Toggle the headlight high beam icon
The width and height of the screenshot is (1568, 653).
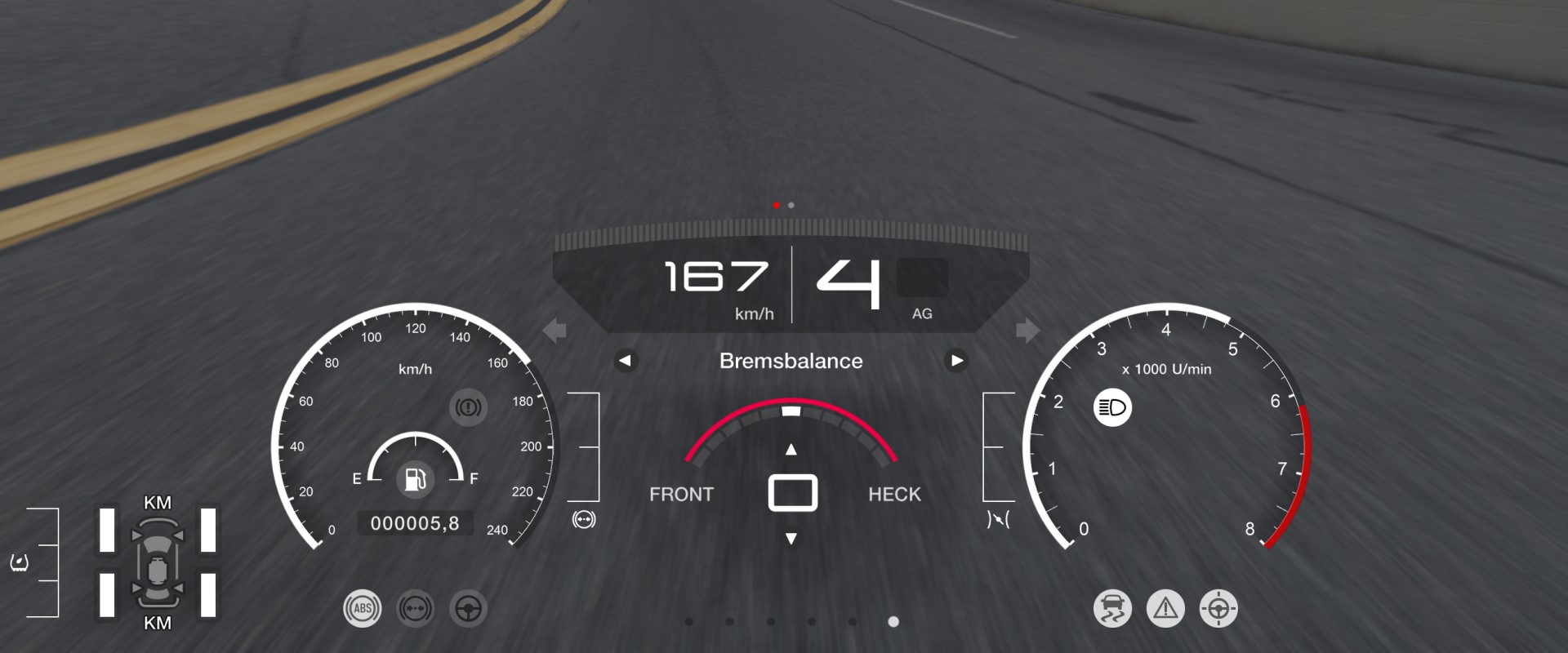coord(1112,407)
